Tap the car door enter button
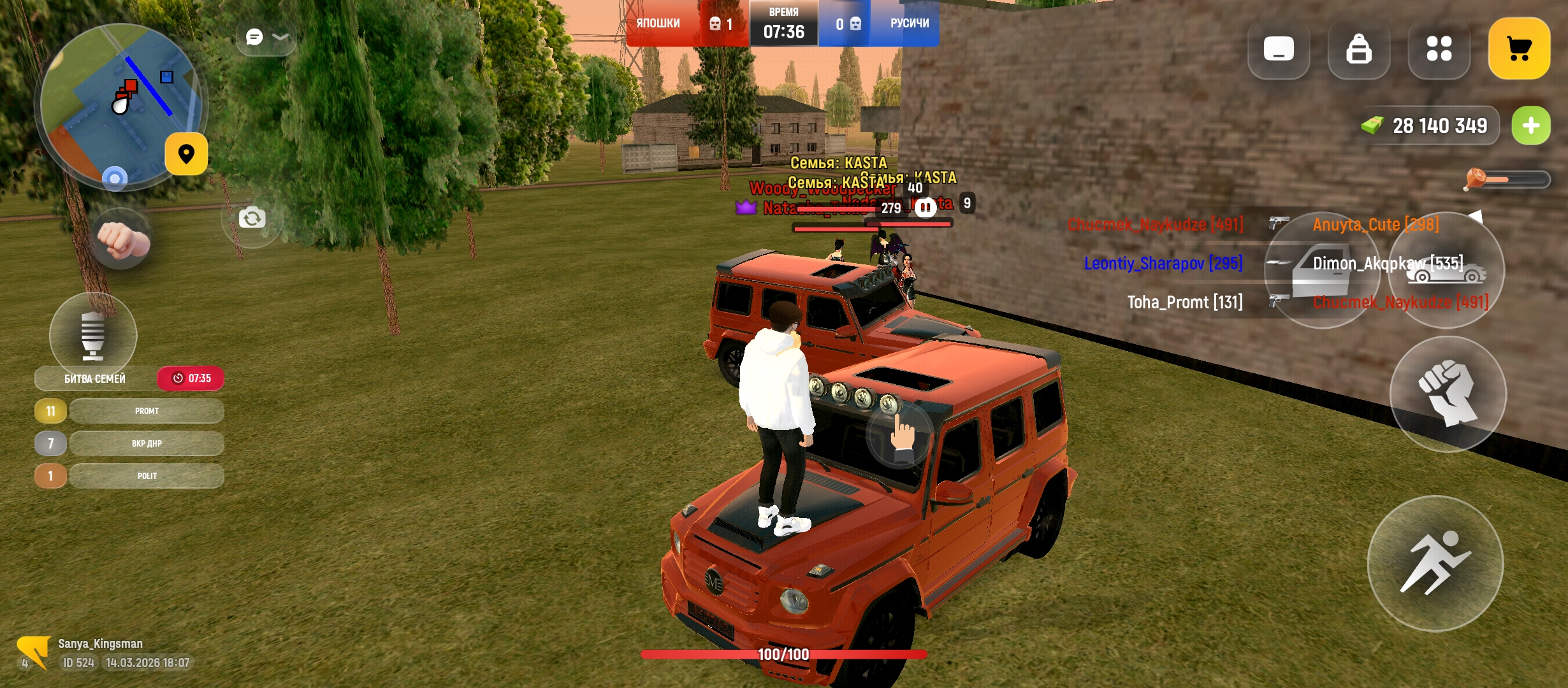This screenshot has height=688, width=1568. (1321, 271)
